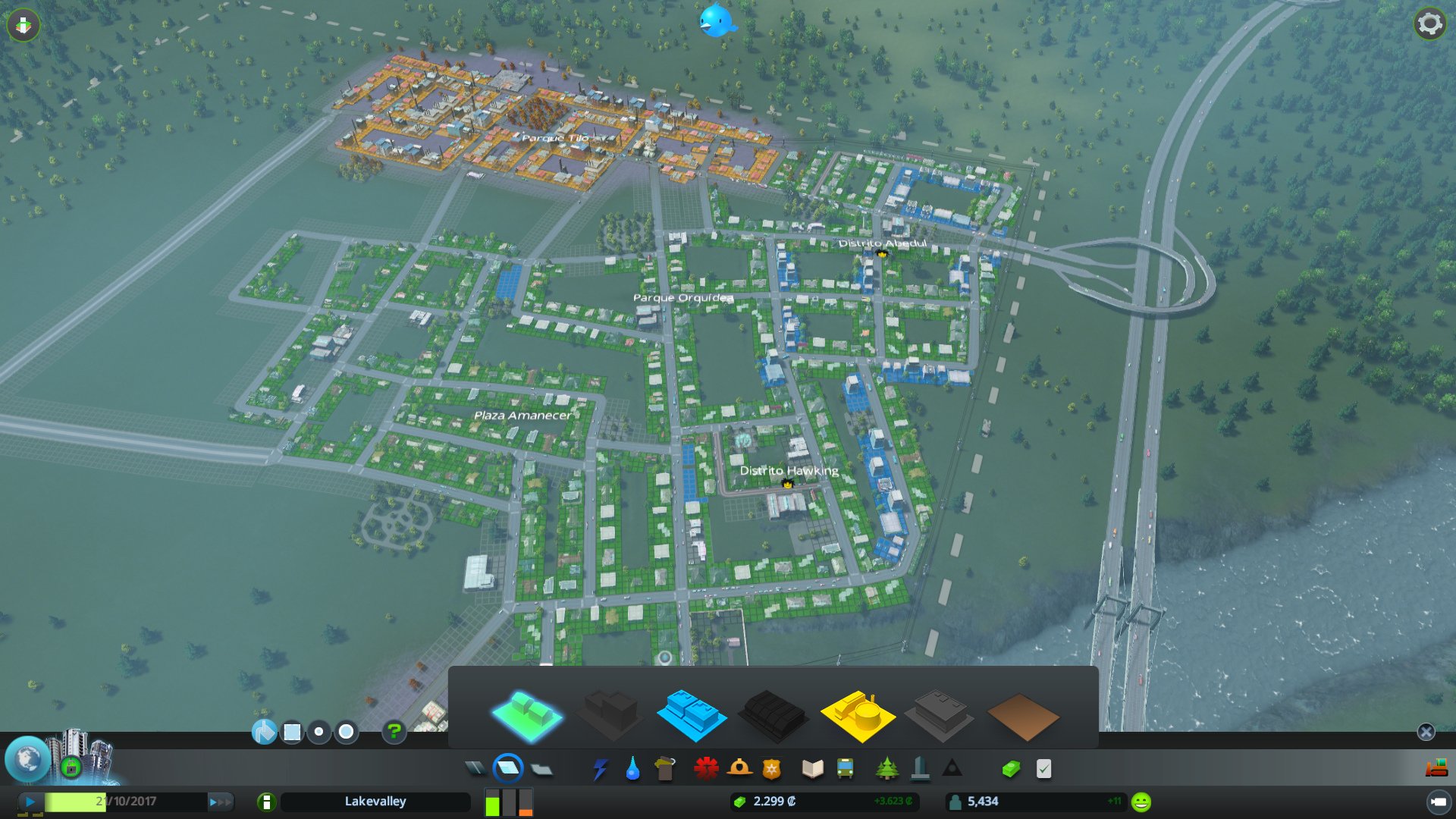Open the Policies panel
Image resolution: width=1456 pixels, height=819 pixels.
pos(1045,768)
